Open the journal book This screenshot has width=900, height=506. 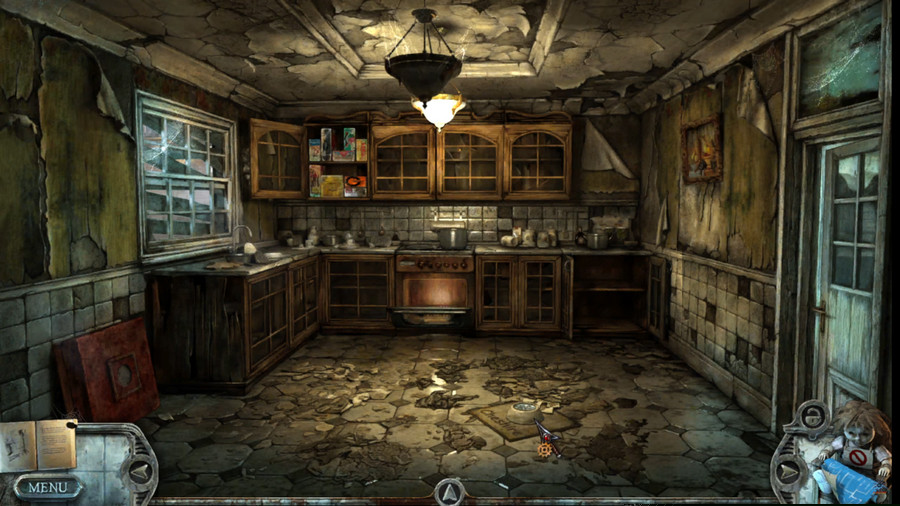pyautogui.click(x=38, y=444)
